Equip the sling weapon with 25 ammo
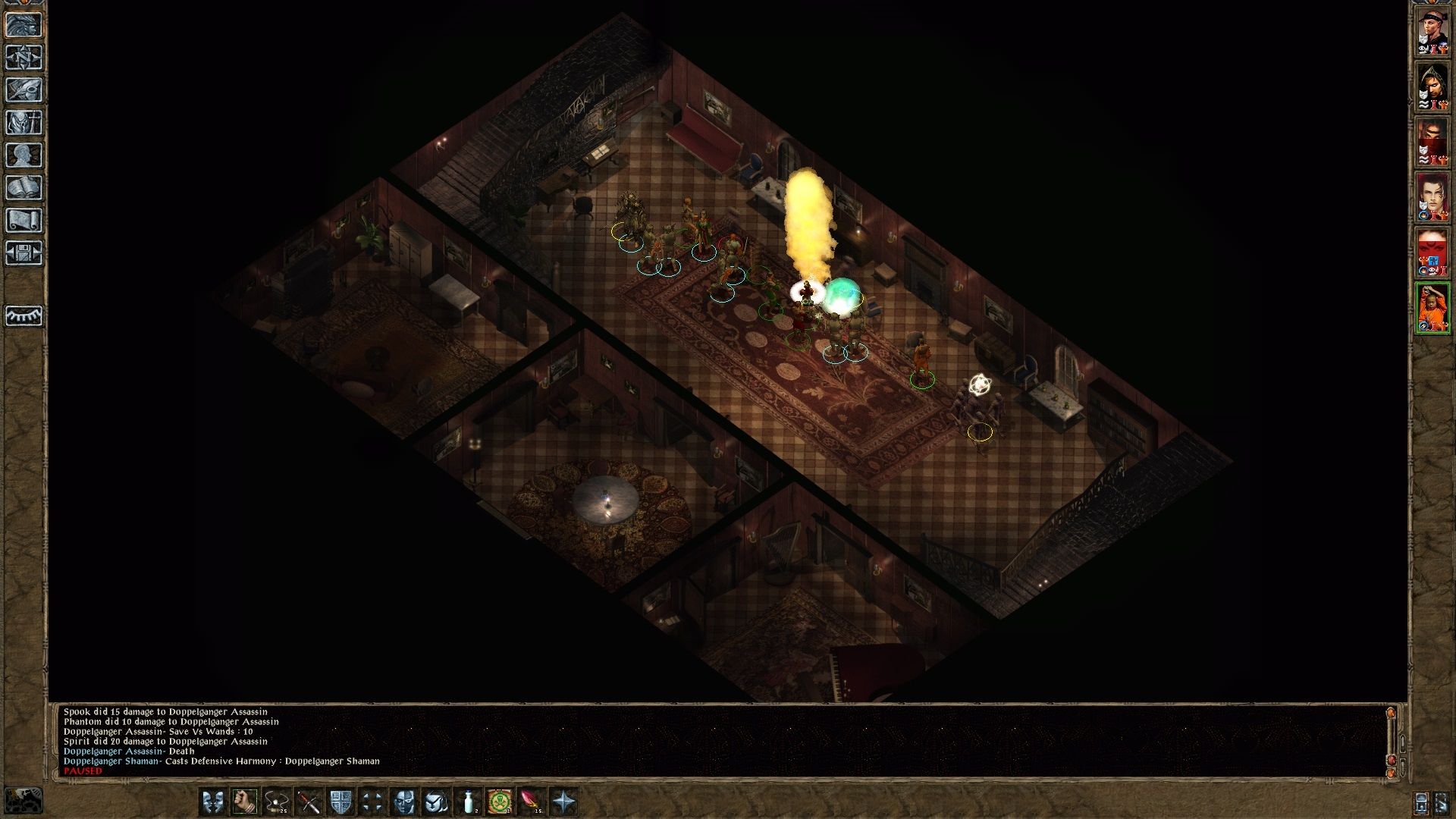This screenshot has height=819, width=1456. (x=277, y=802)
